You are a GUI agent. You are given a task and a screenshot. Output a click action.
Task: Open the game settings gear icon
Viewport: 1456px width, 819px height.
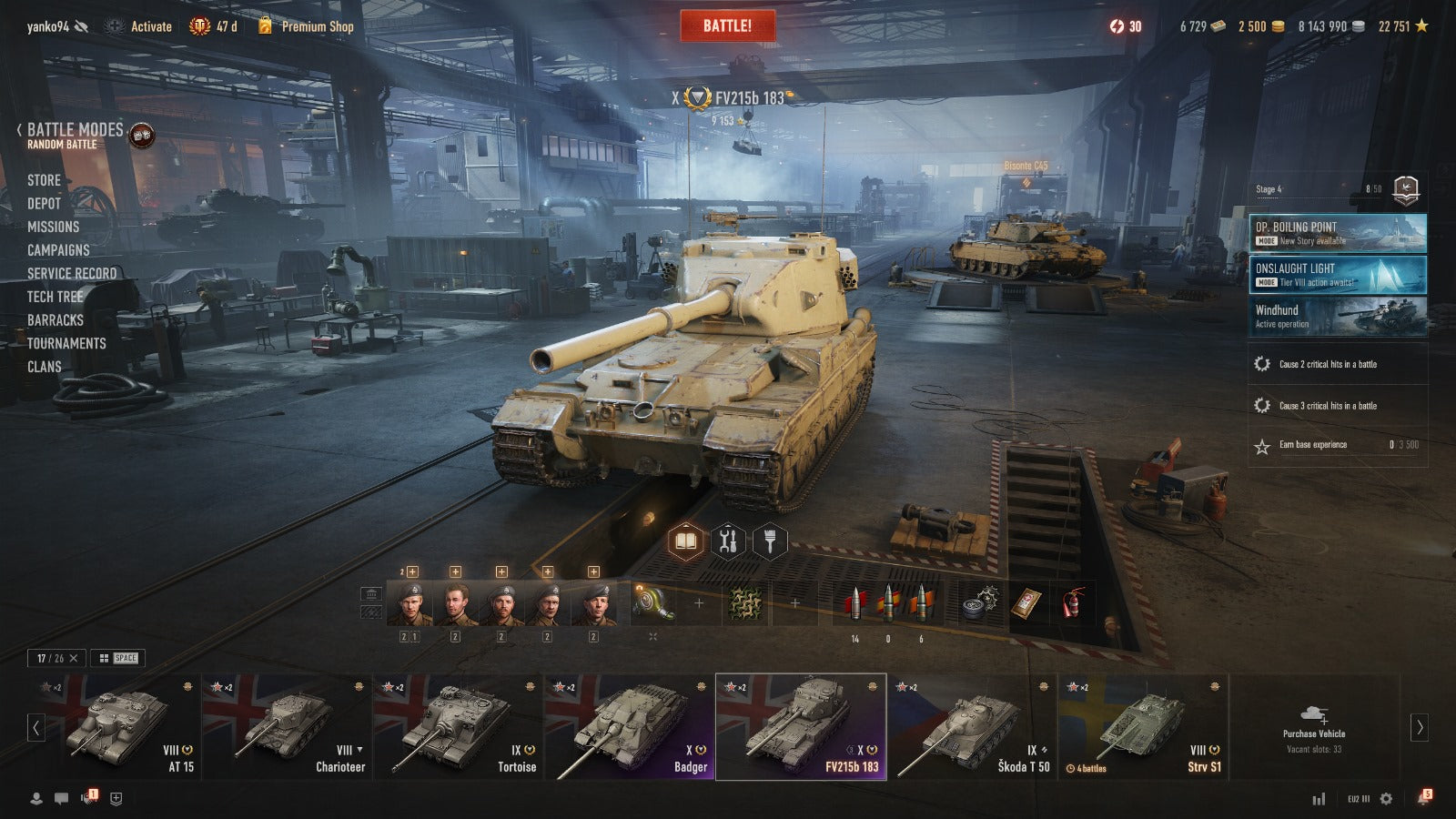point(1386,798)
